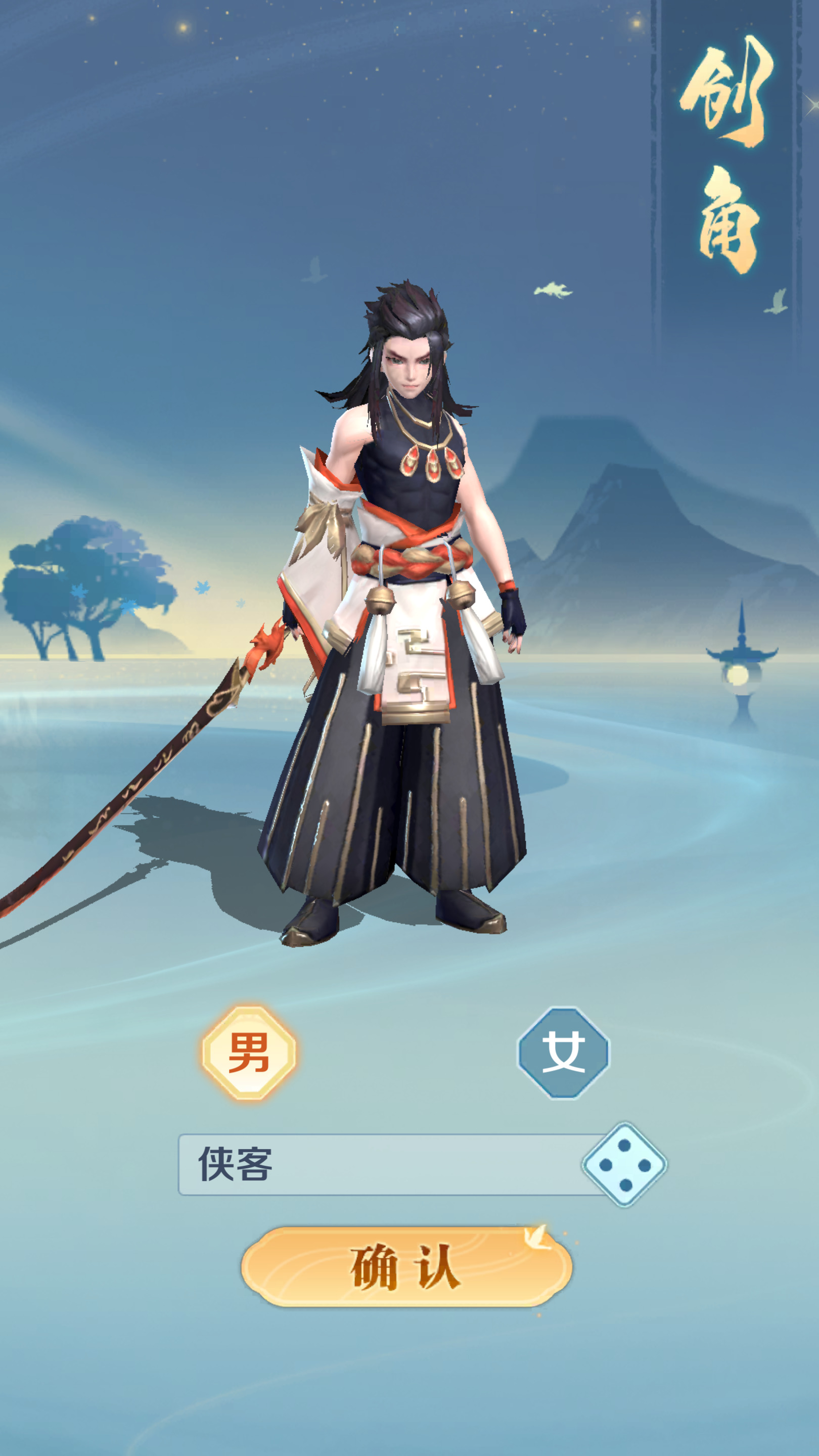Roll the dice for a random name
Viewport: 819px width, 1456px height.
click(624, 1165)
